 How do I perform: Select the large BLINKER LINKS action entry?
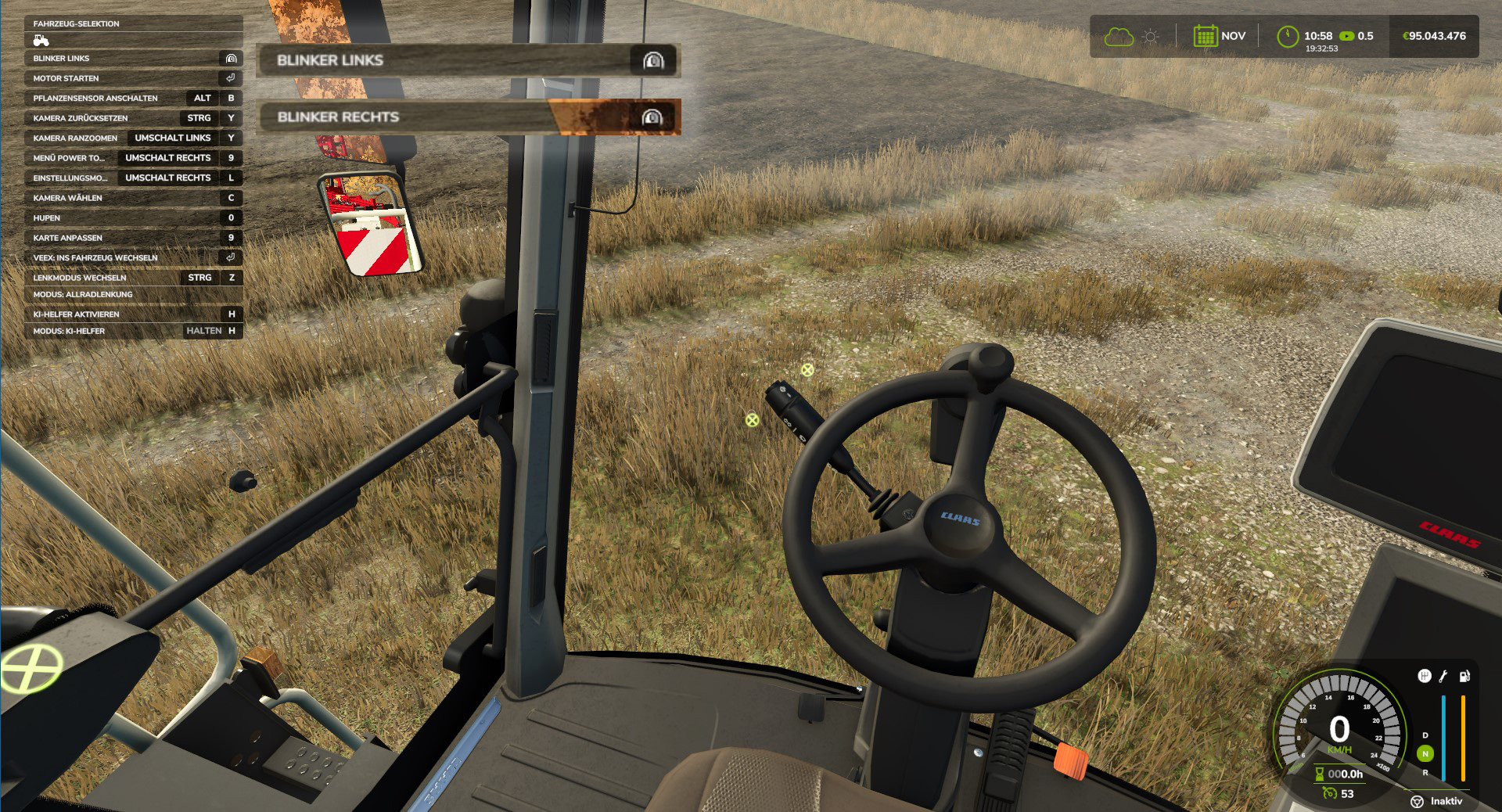pyautogui.click(x=468, y=60)
